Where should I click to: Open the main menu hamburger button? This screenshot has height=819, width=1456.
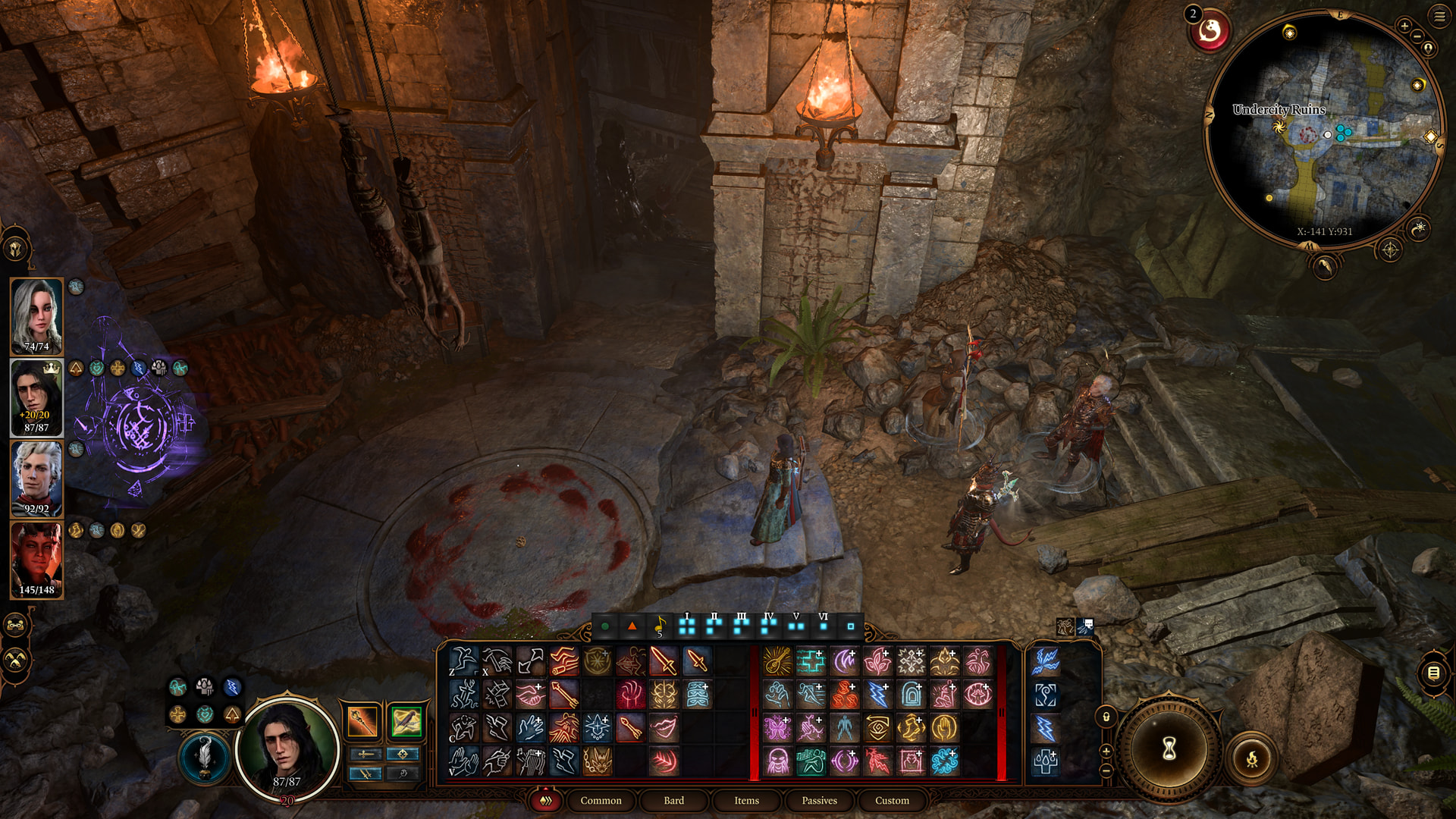[1439, 16]
